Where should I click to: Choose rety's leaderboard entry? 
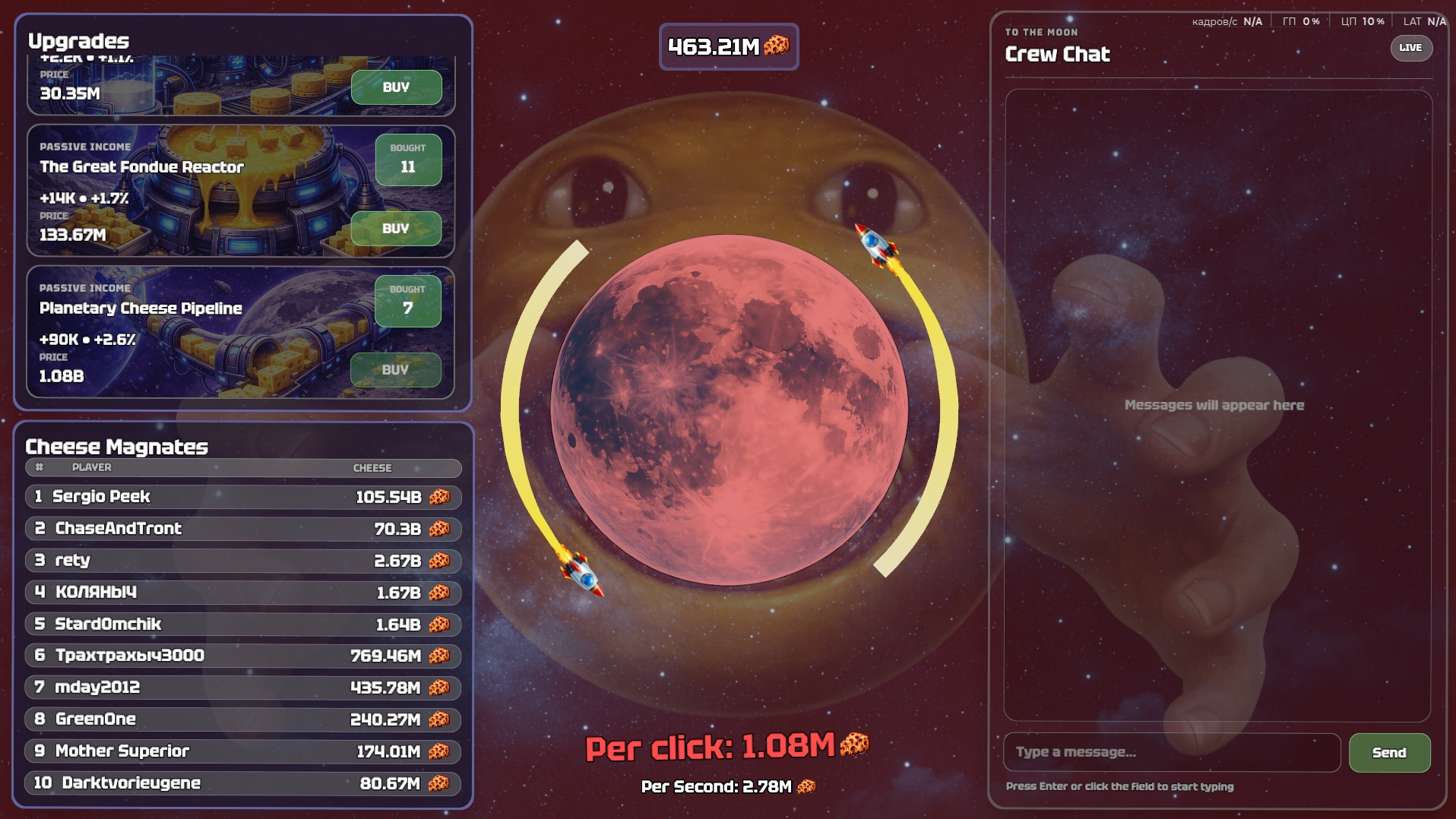(243, 561)
